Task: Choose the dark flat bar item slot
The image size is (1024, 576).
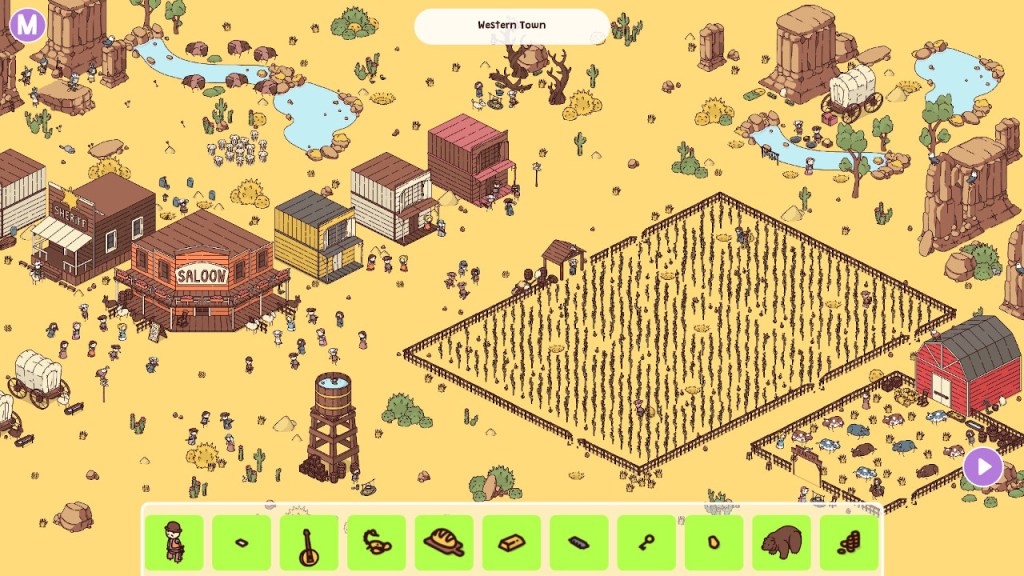Action: click(x=579, y=543)
